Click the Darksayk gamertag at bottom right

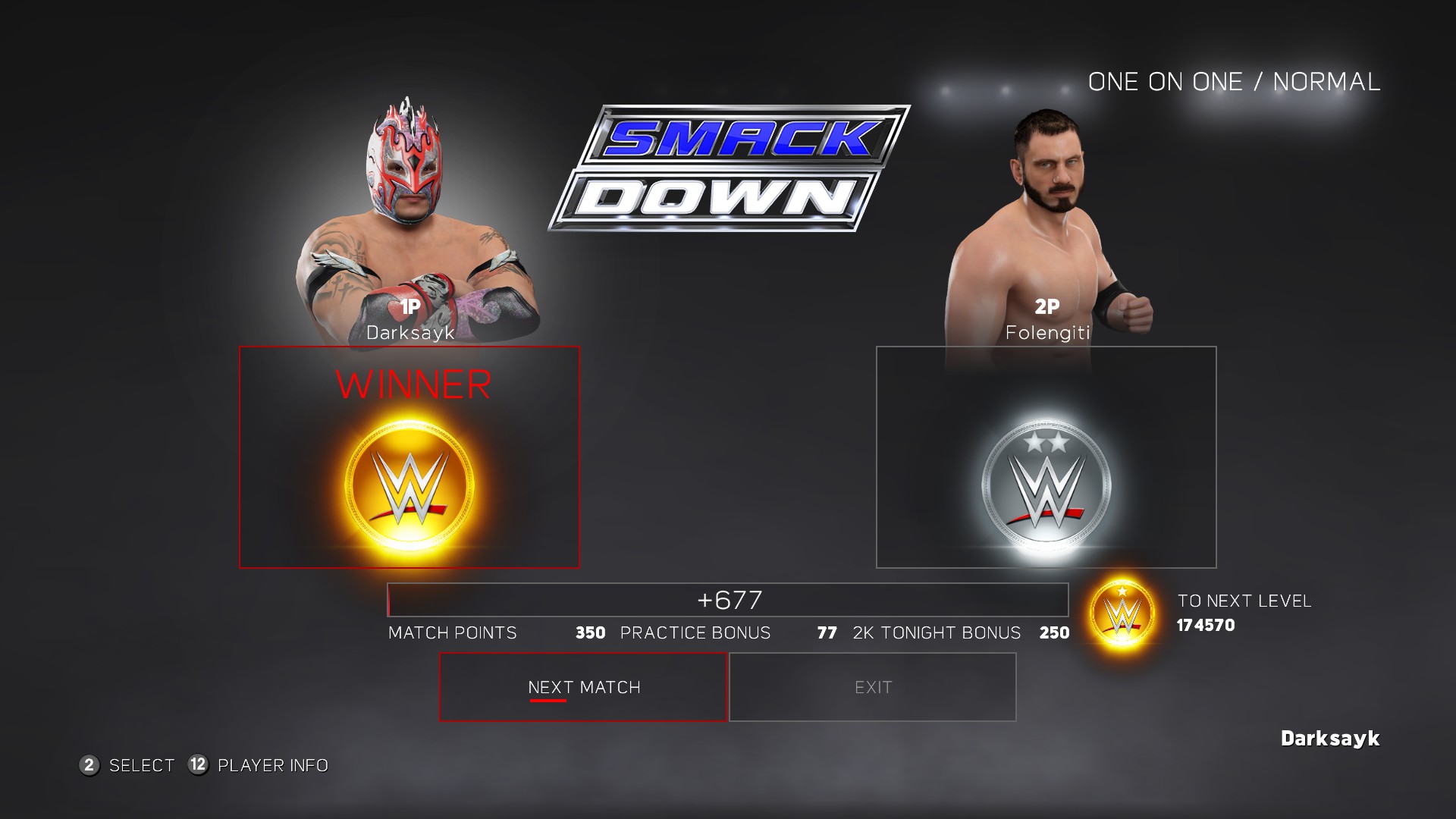[x=1330, y=736]
